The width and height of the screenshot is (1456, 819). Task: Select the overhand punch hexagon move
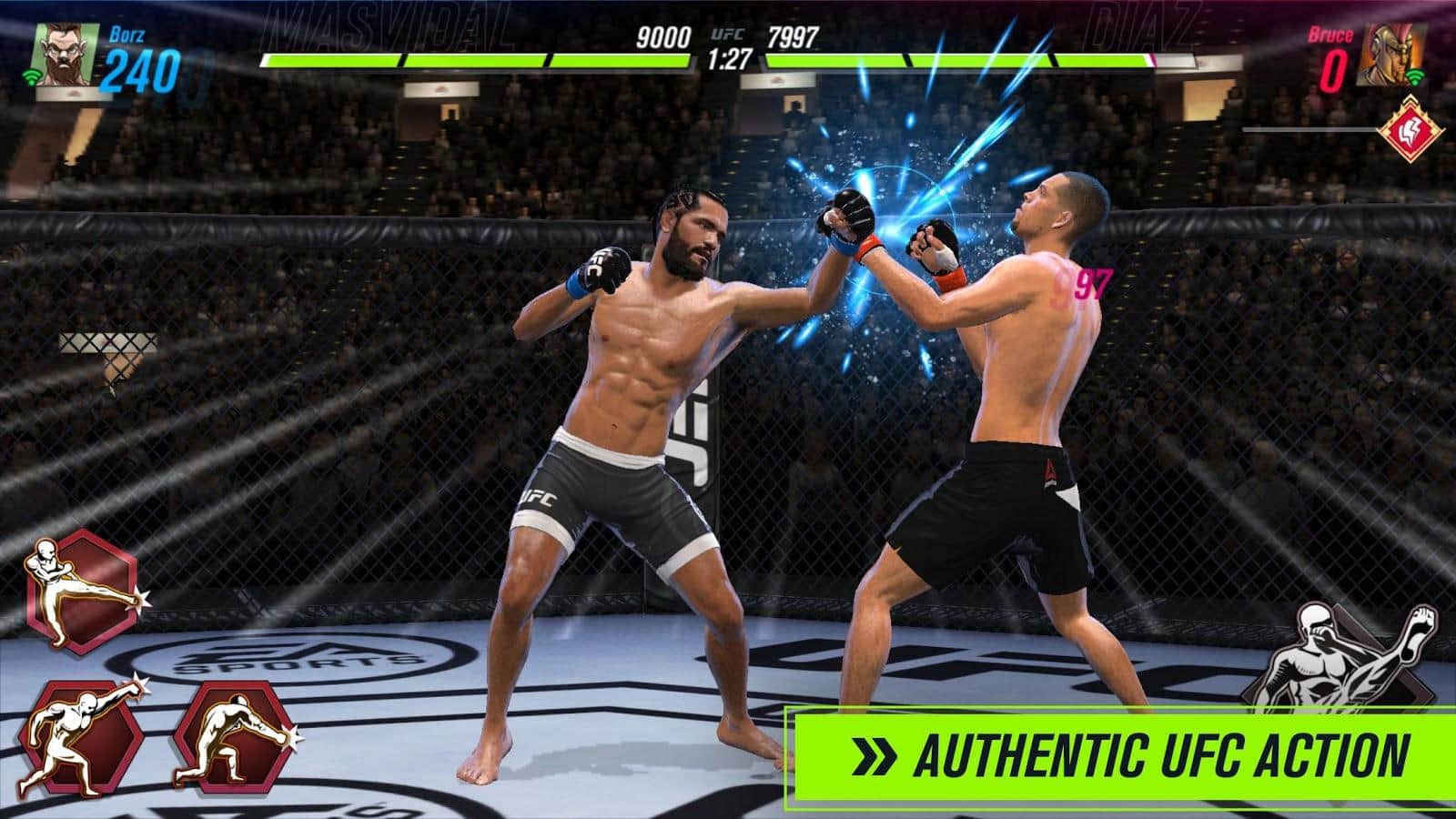[x=82, y=737]
